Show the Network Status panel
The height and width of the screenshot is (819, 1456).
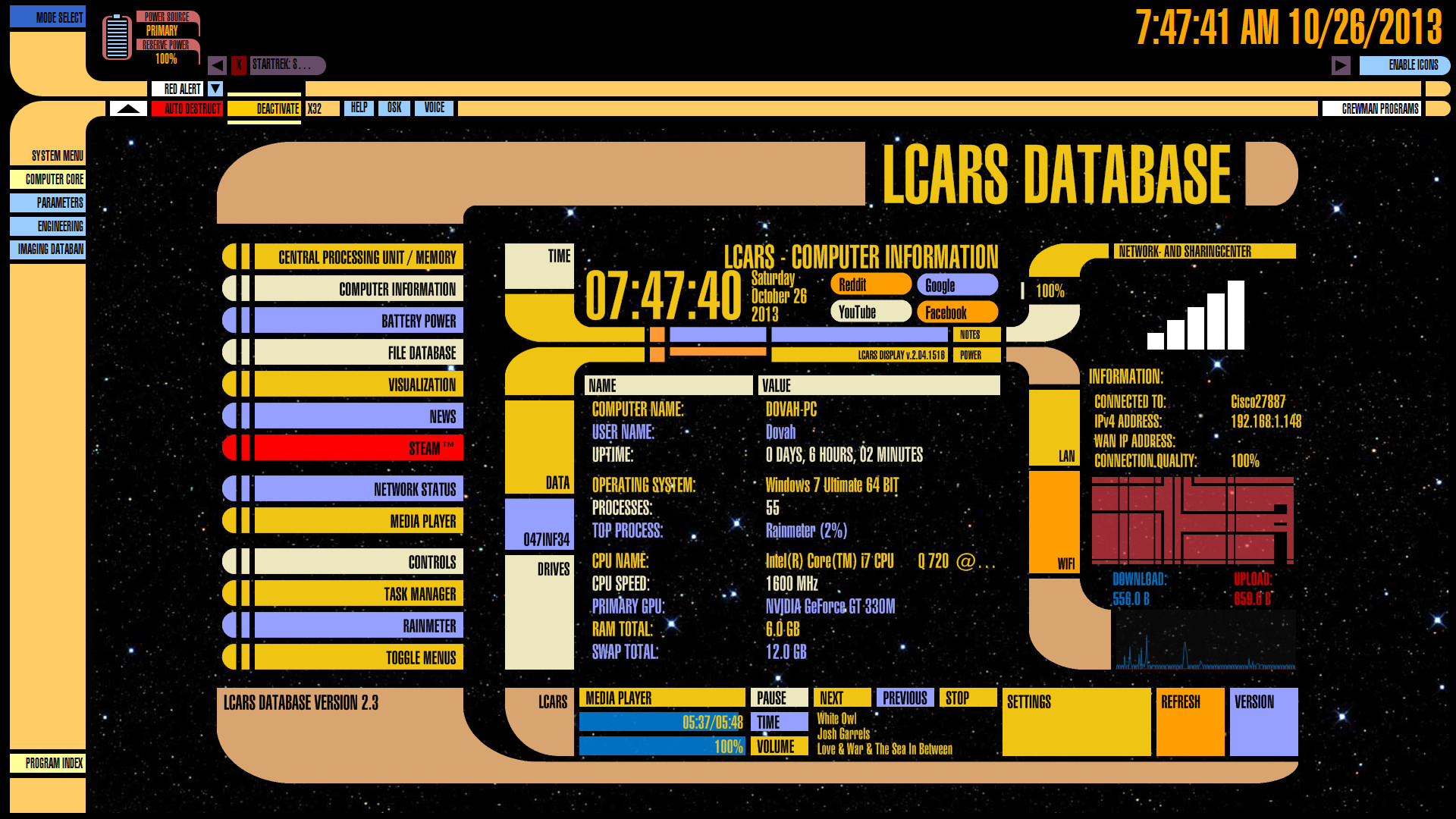(x=358, y=489)
